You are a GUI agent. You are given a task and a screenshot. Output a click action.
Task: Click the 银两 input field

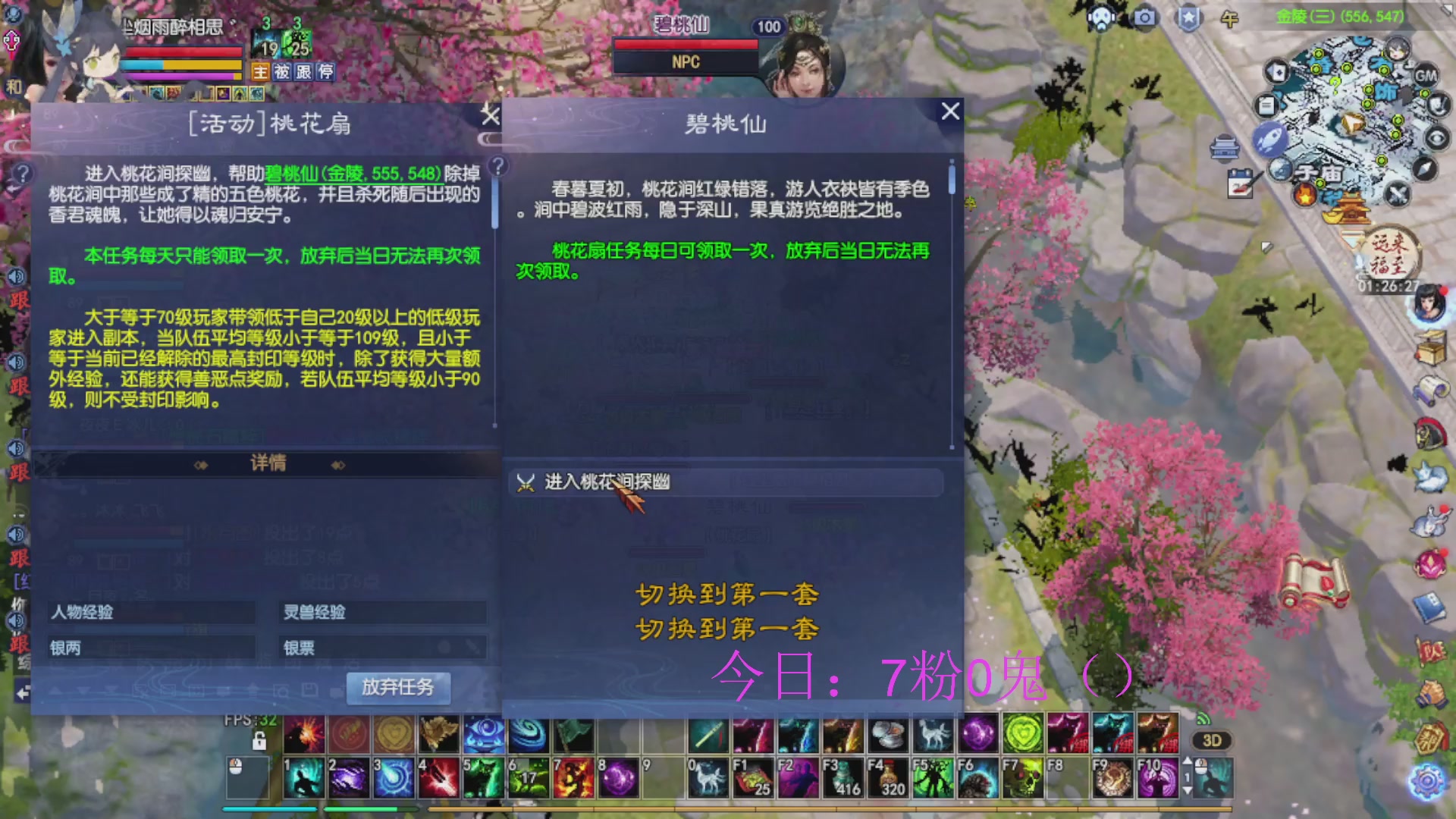152,647
